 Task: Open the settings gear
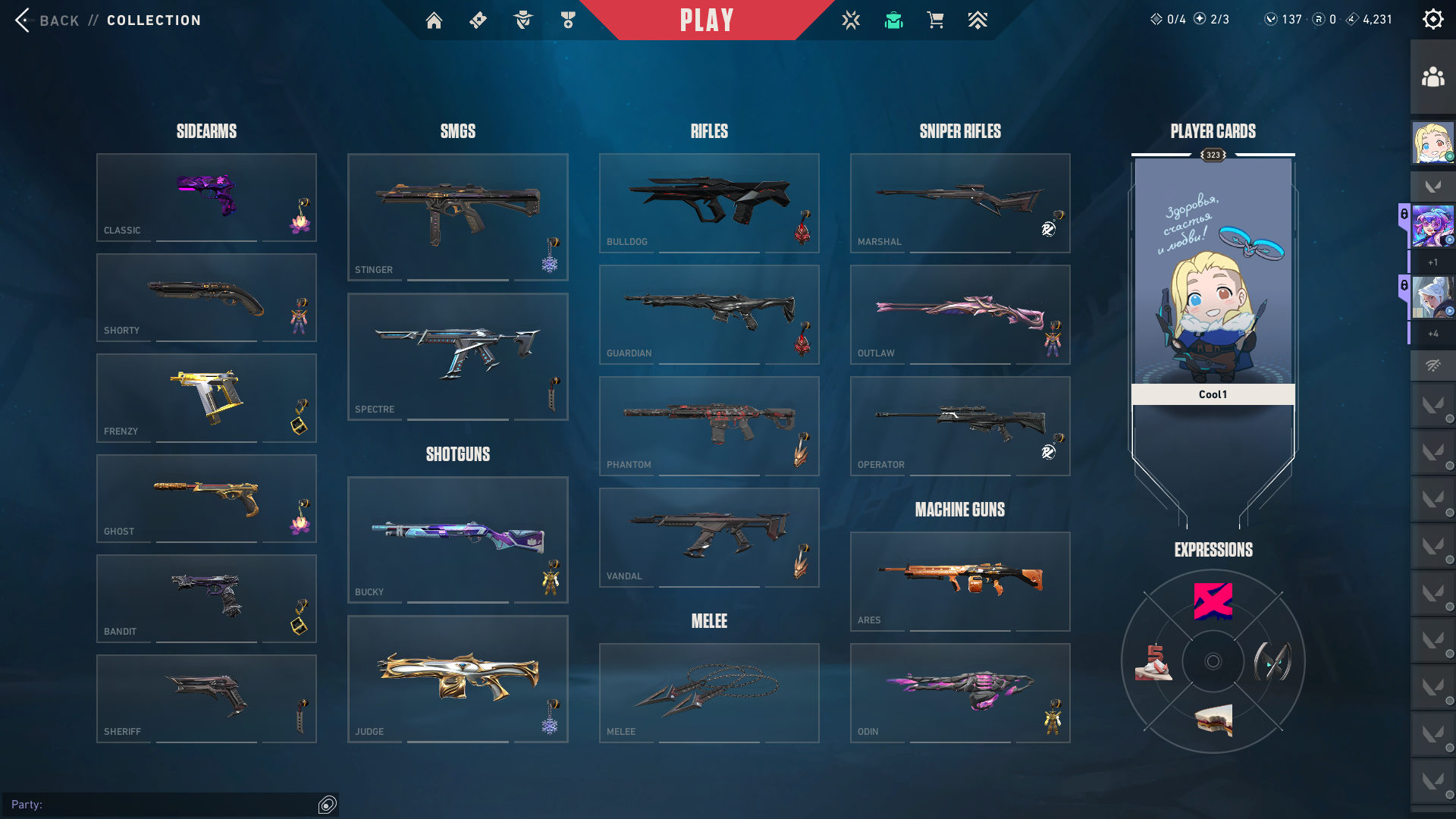1432,19
